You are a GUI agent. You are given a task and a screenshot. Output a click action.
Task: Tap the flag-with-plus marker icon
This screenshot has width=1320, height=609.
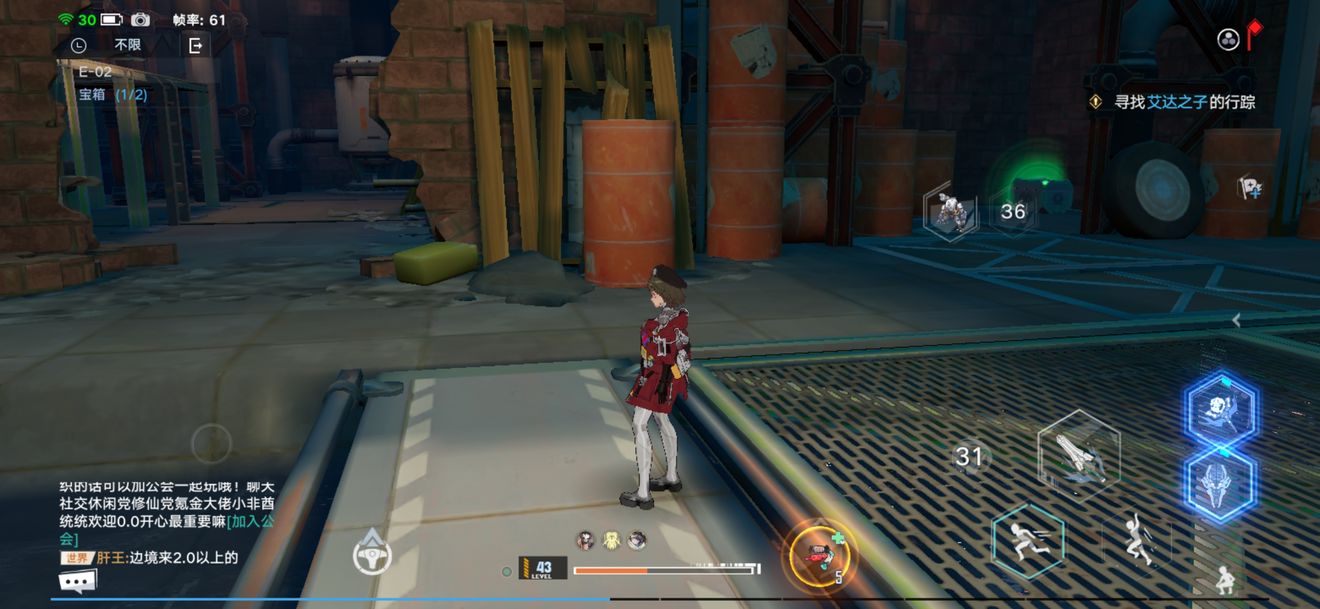pyautogui.click(x=1249, y=187)
